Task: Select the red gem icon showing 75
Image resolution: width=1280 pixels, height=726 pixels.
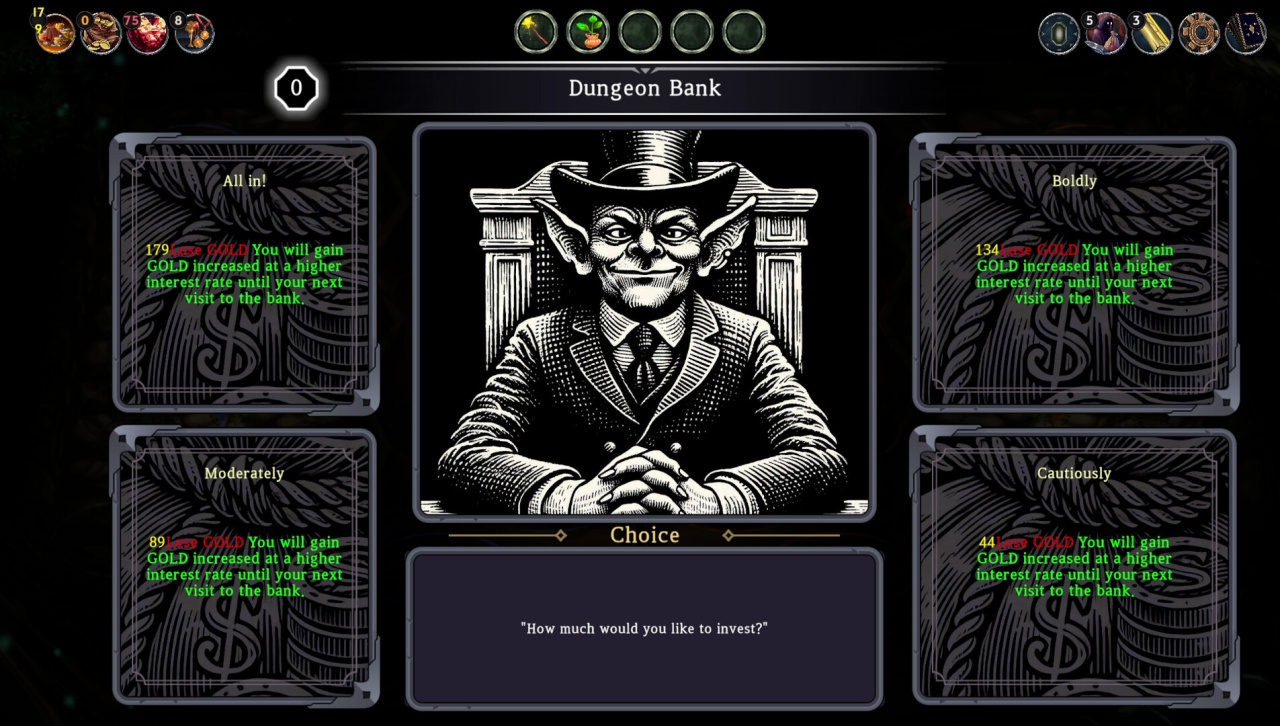Action: point(147,33)
